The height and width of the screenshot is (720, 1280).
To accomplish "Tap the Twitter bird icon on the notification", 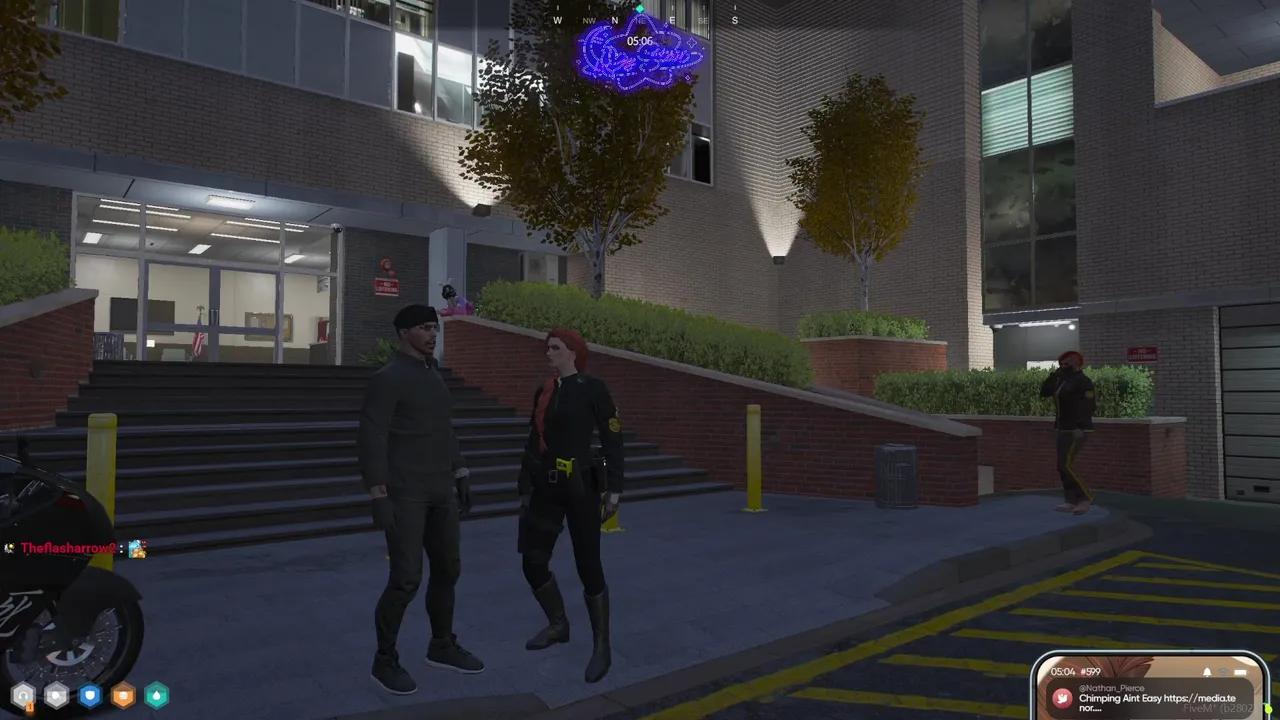I will click(1062, 698).
